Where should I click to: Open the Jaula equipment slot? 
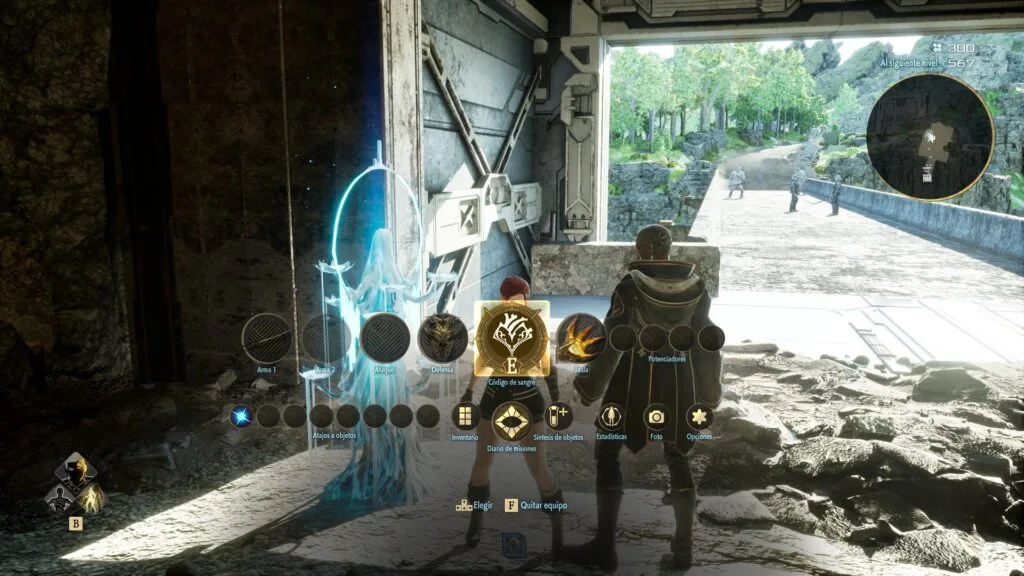click(580, 338)
